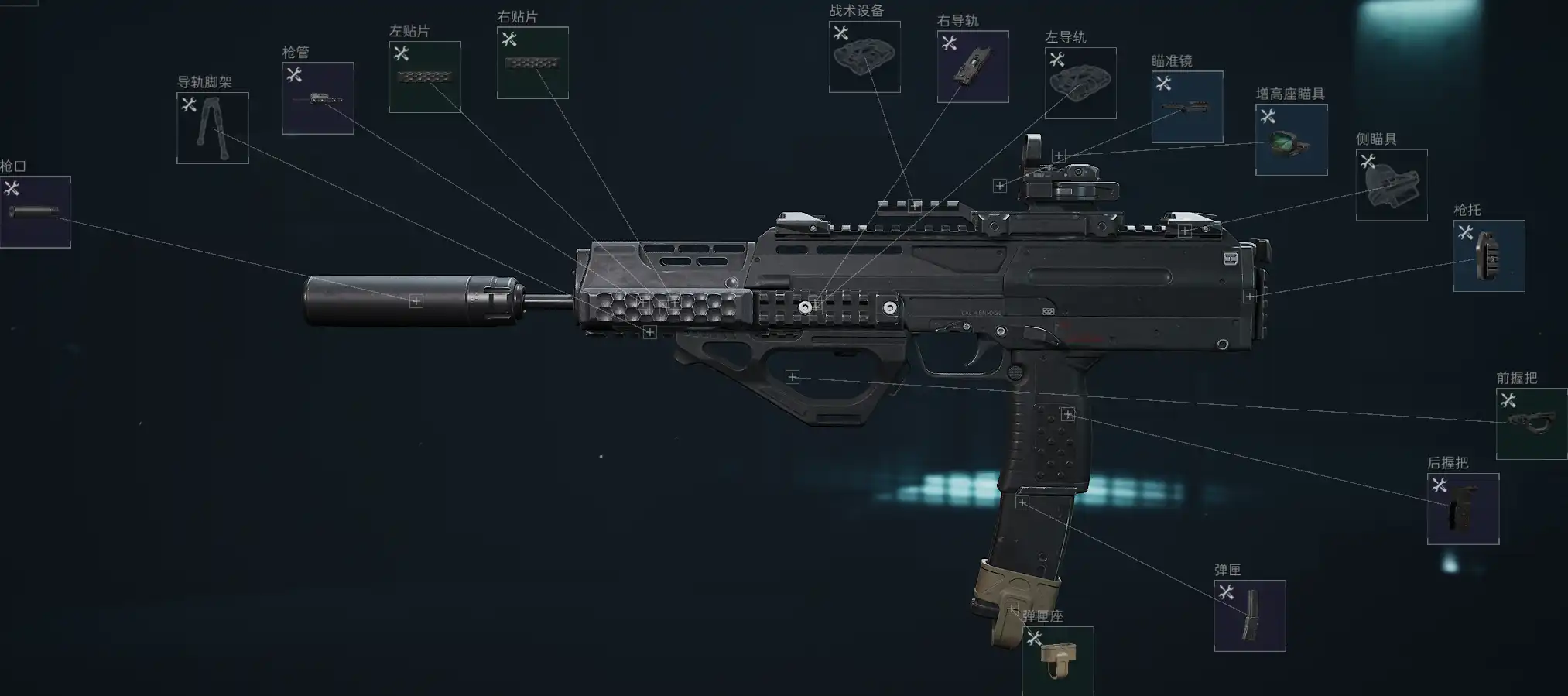Viewport: 1568px width, 696px height.
Task: Open the 增高座瞄具 riser sight slot
Action: [x=1291, y=140]
